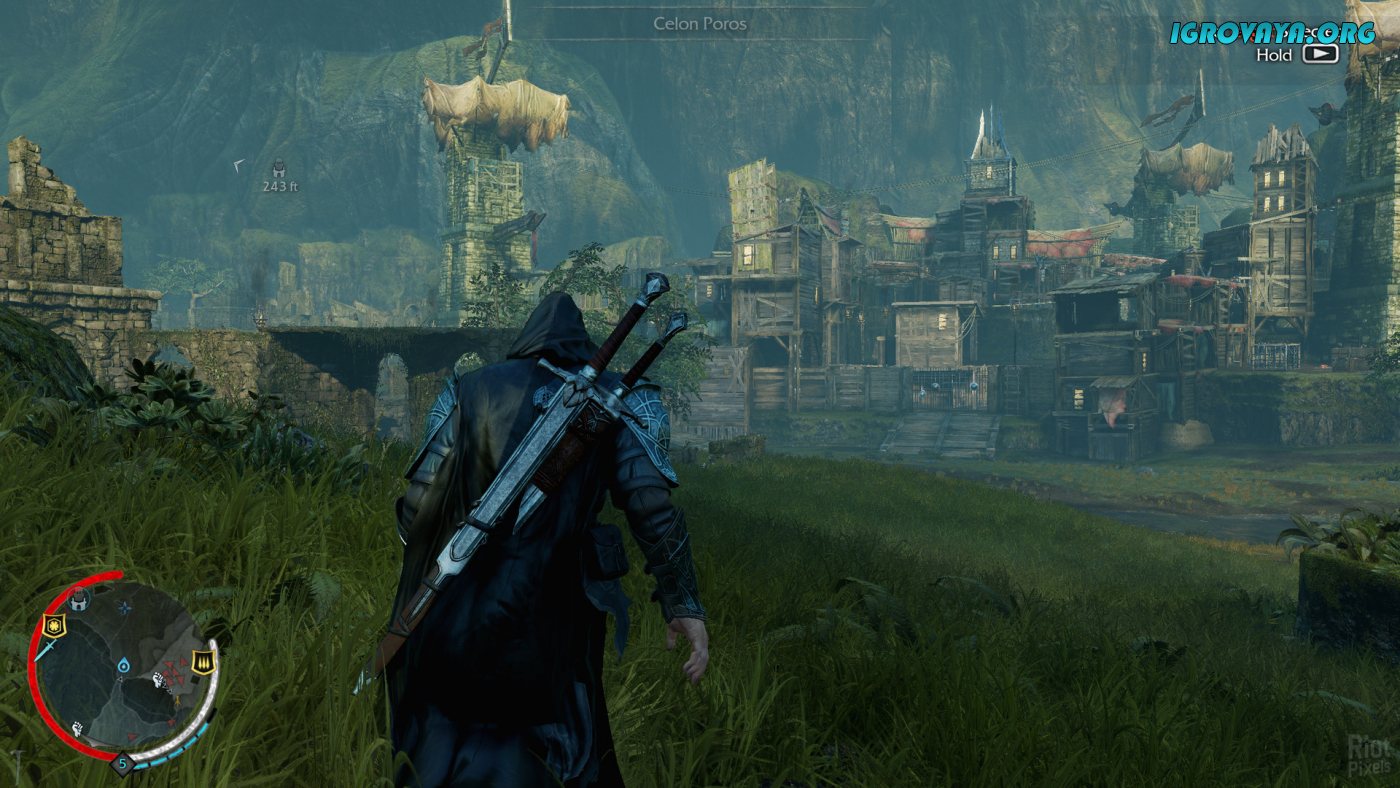
Task: Click the blue sword mission marker
Action: (x=44, y=649)
